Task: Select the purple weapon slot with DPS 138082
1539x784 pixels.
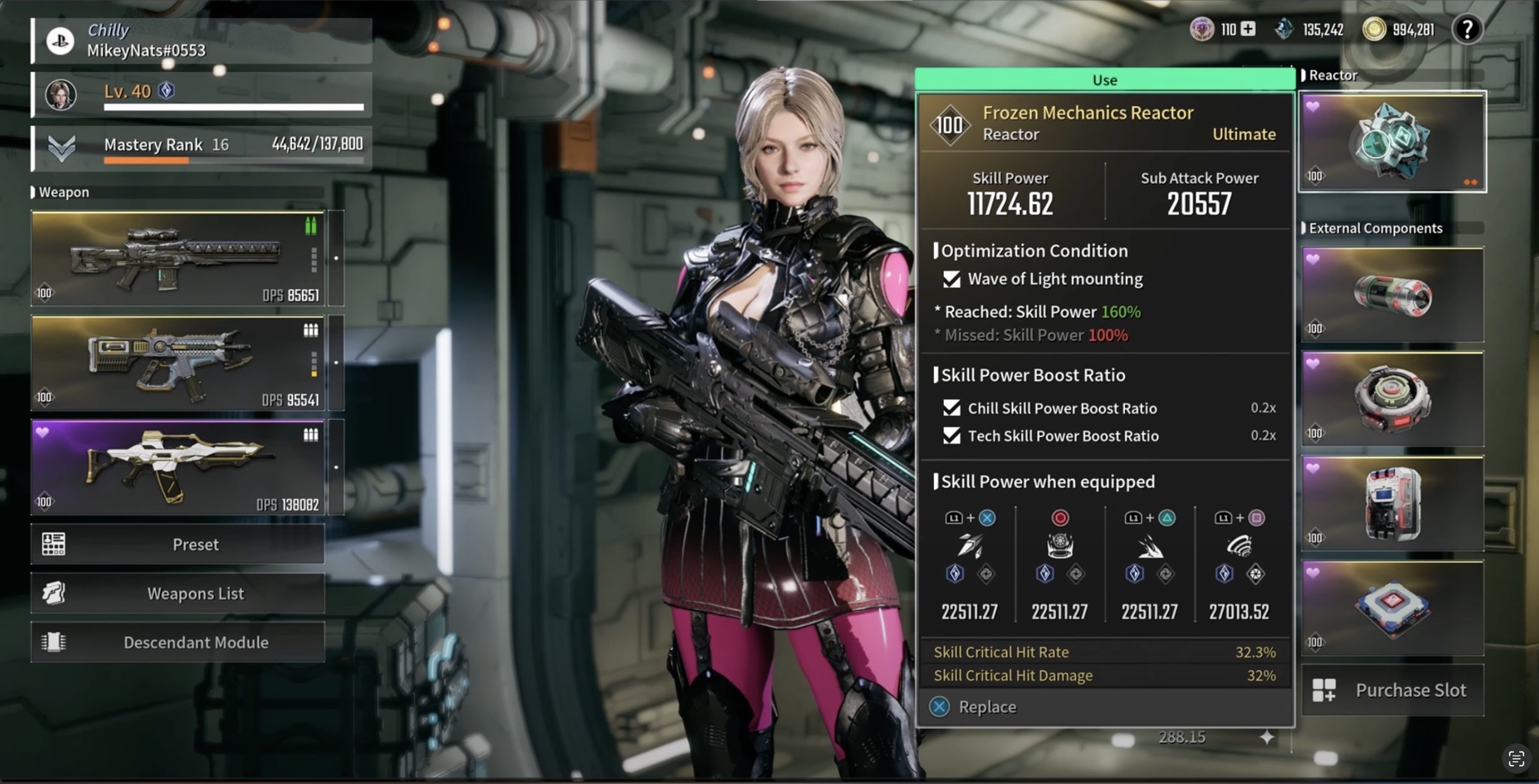Action: click(x=178, y=467)
